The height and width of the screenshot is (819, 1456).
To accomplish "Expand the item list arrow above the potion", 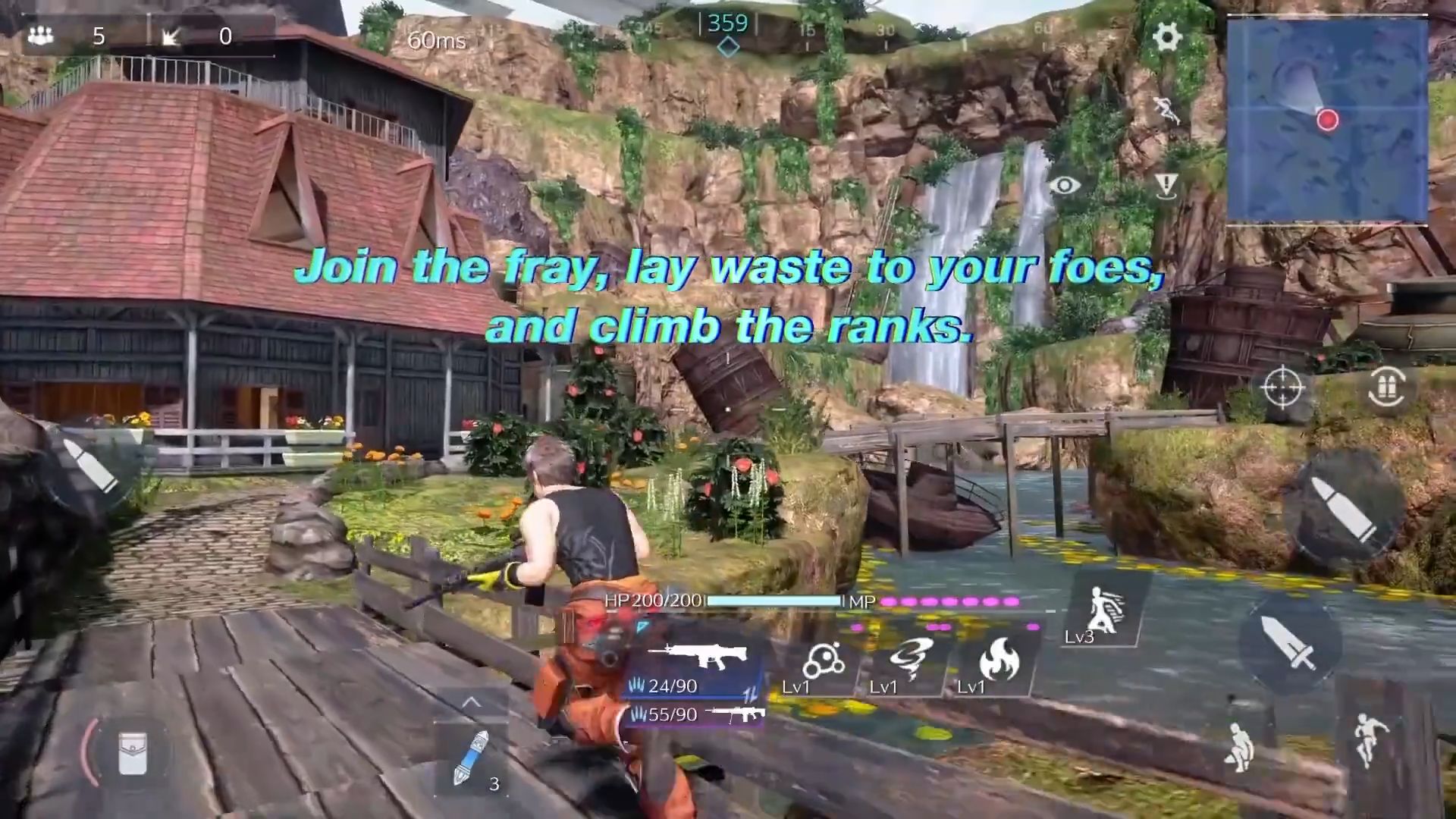I will pyautogui.click(x=471, y=702).
